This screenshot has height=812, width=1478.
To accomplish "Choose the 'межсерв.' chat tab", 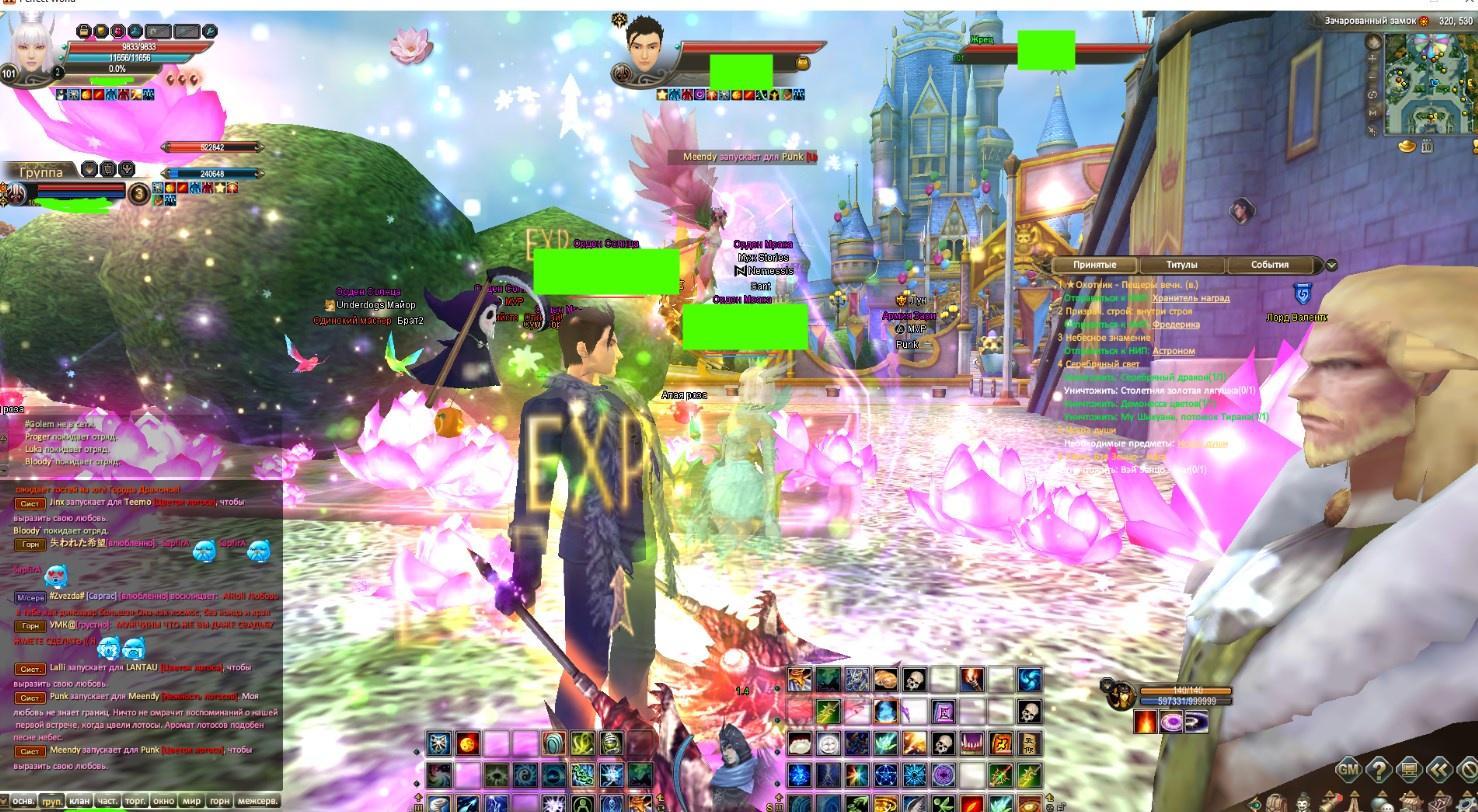I will 257,802.
